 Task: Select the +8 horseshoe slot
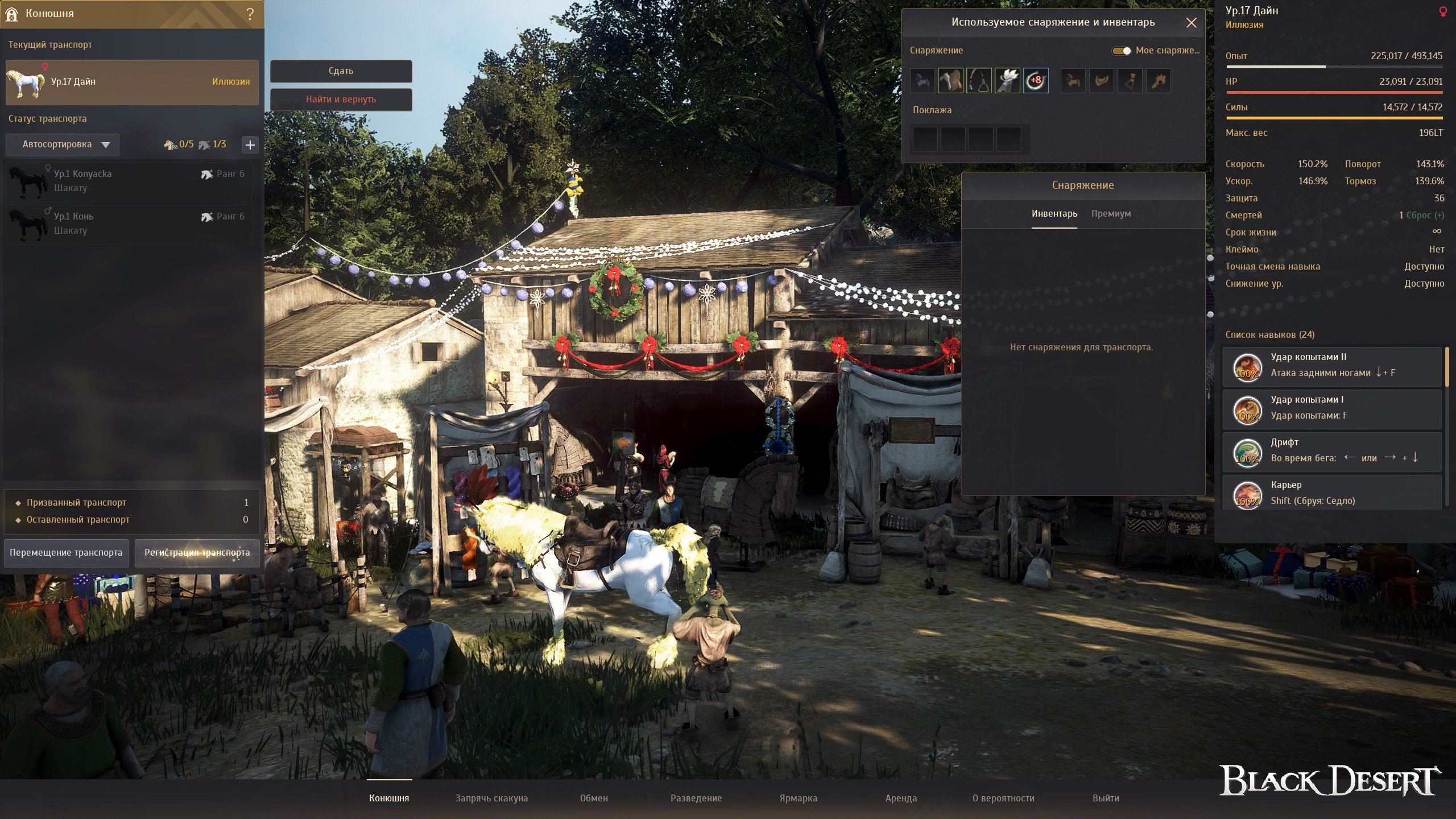[x=1036, y=81]
